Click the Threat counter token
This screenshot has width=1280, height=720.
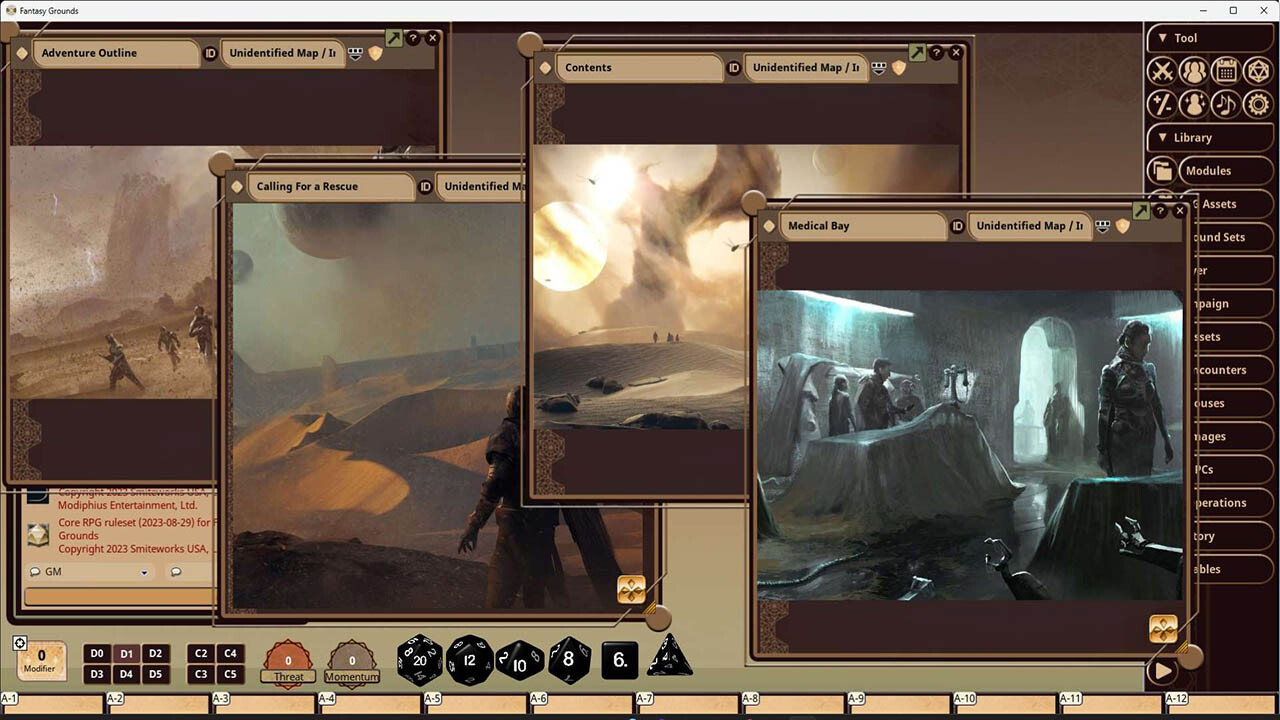[288, 659]
